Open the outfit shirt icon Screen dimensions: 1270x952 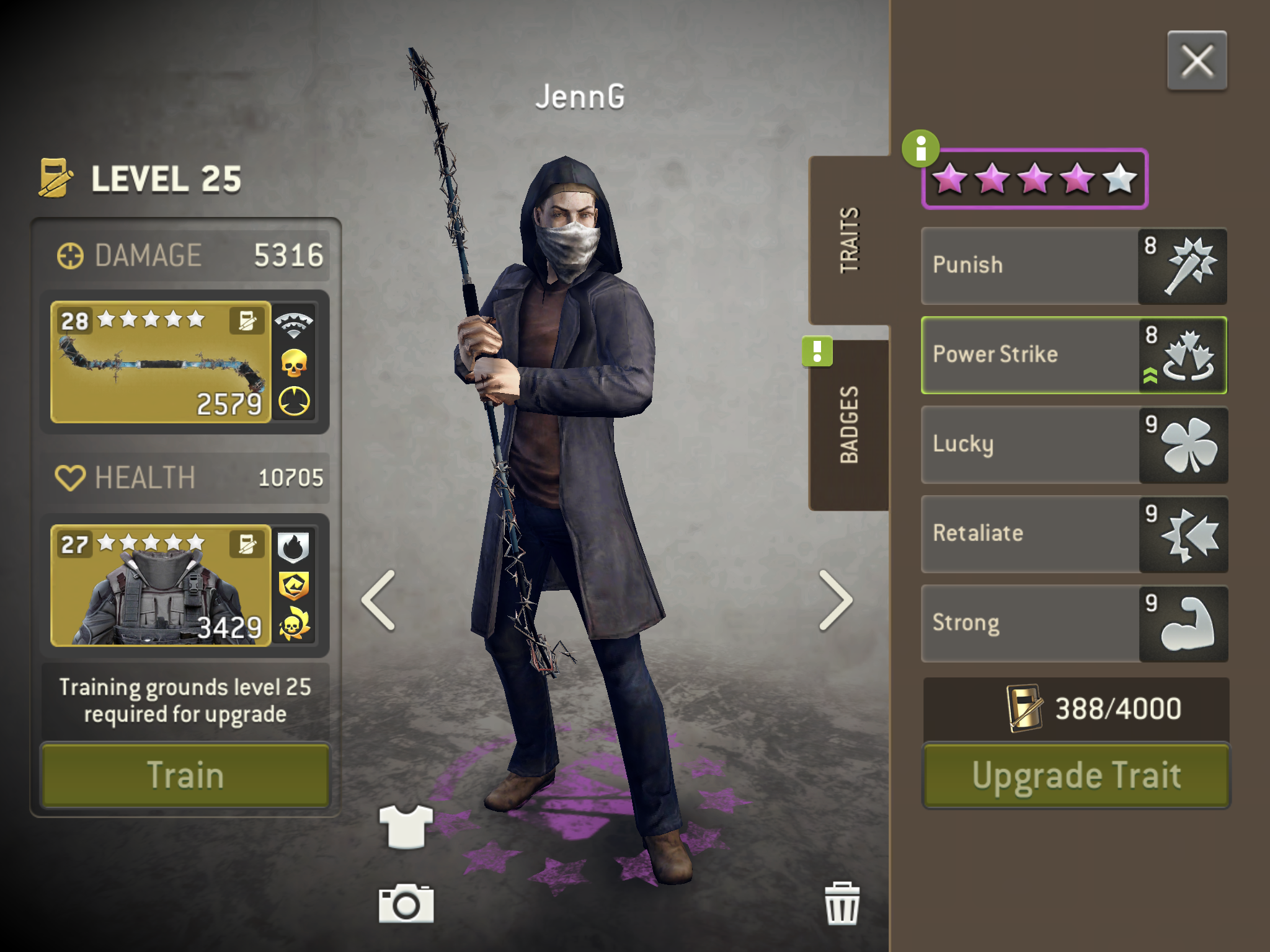coord(406,826)
